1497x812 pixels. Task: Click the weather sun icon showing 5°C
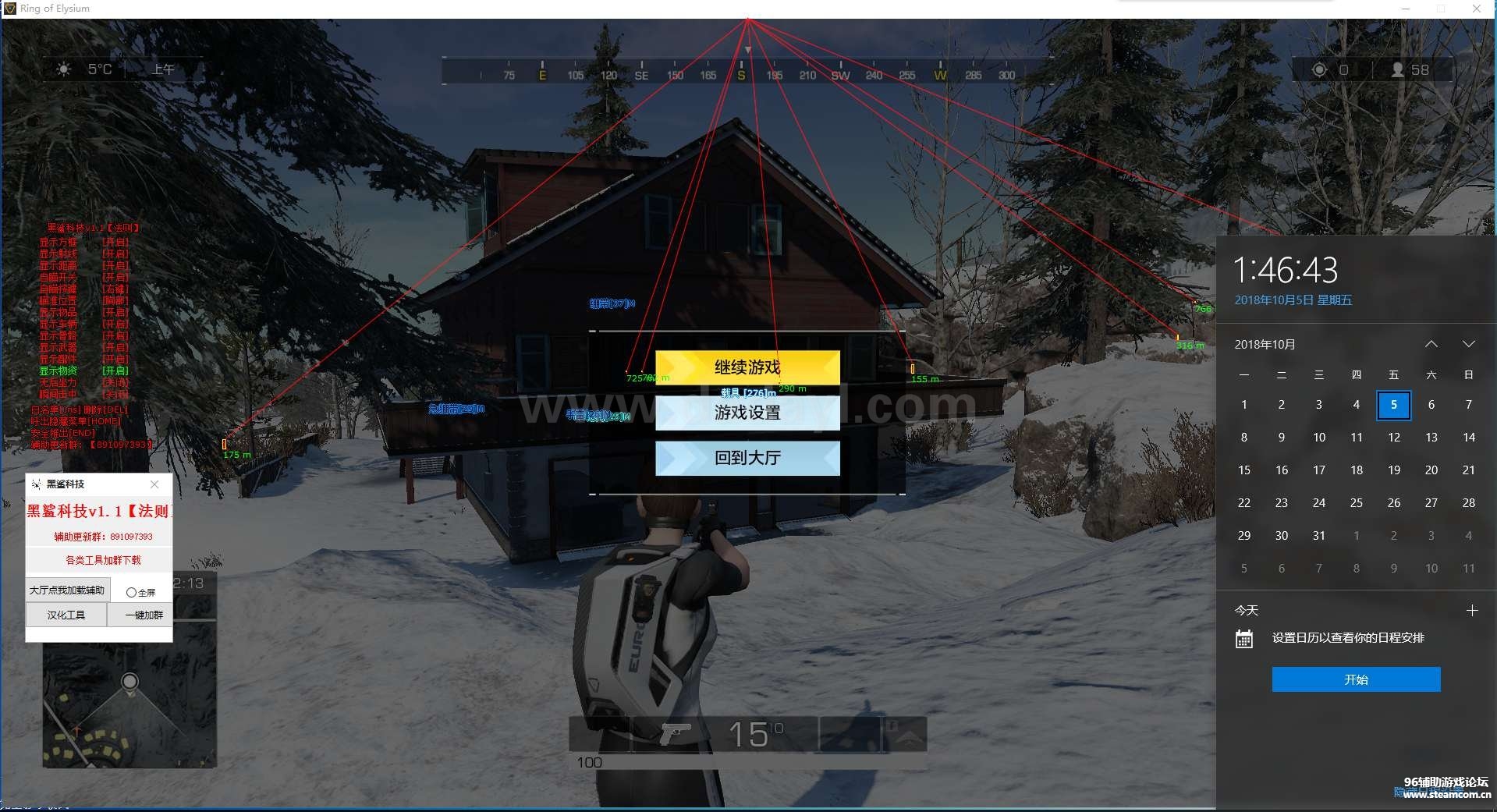[64, 69]
